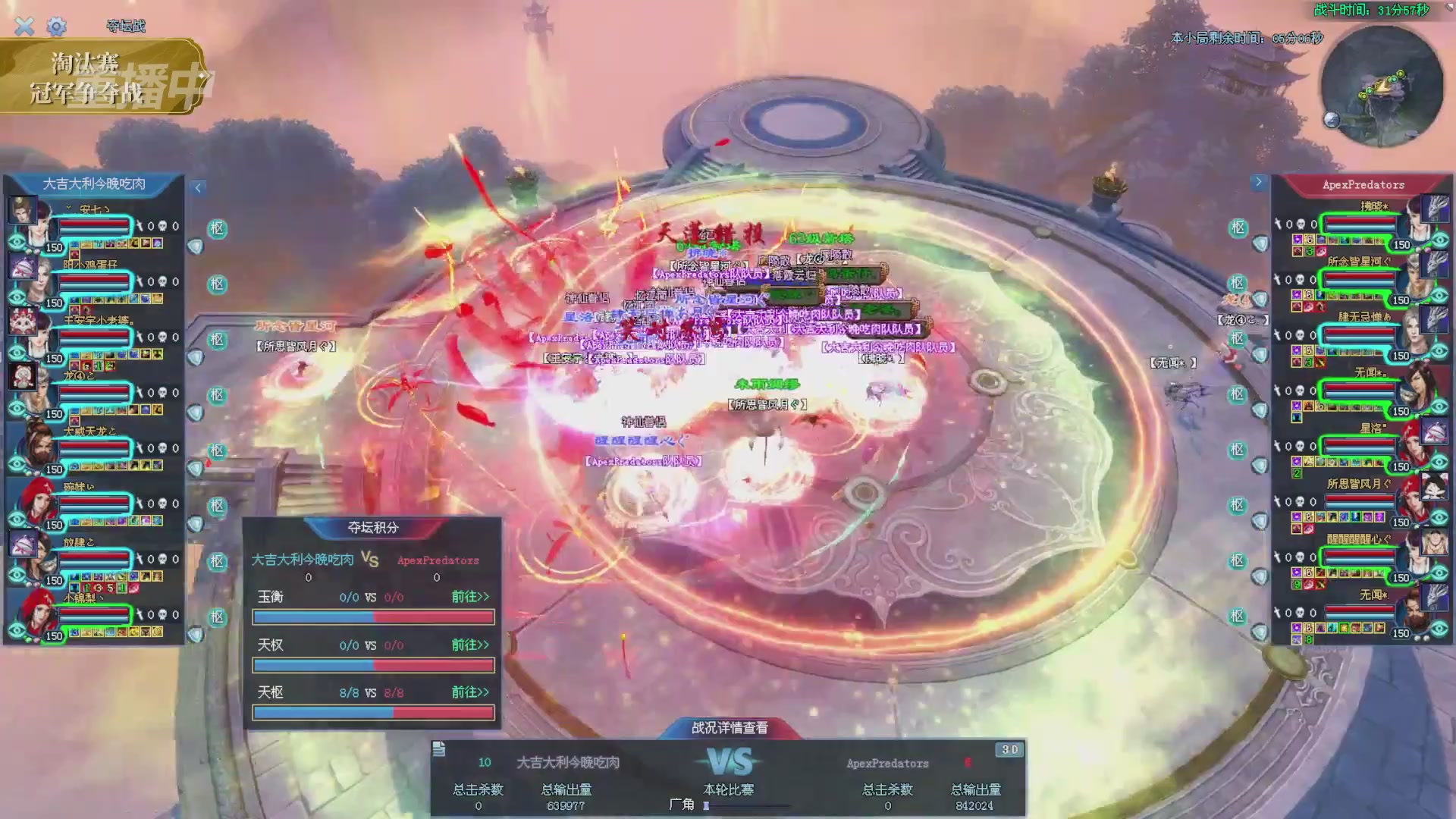Click the 前往>> link for 玉衡
This screenshot has height=819, width=1456.
point(470,597)
